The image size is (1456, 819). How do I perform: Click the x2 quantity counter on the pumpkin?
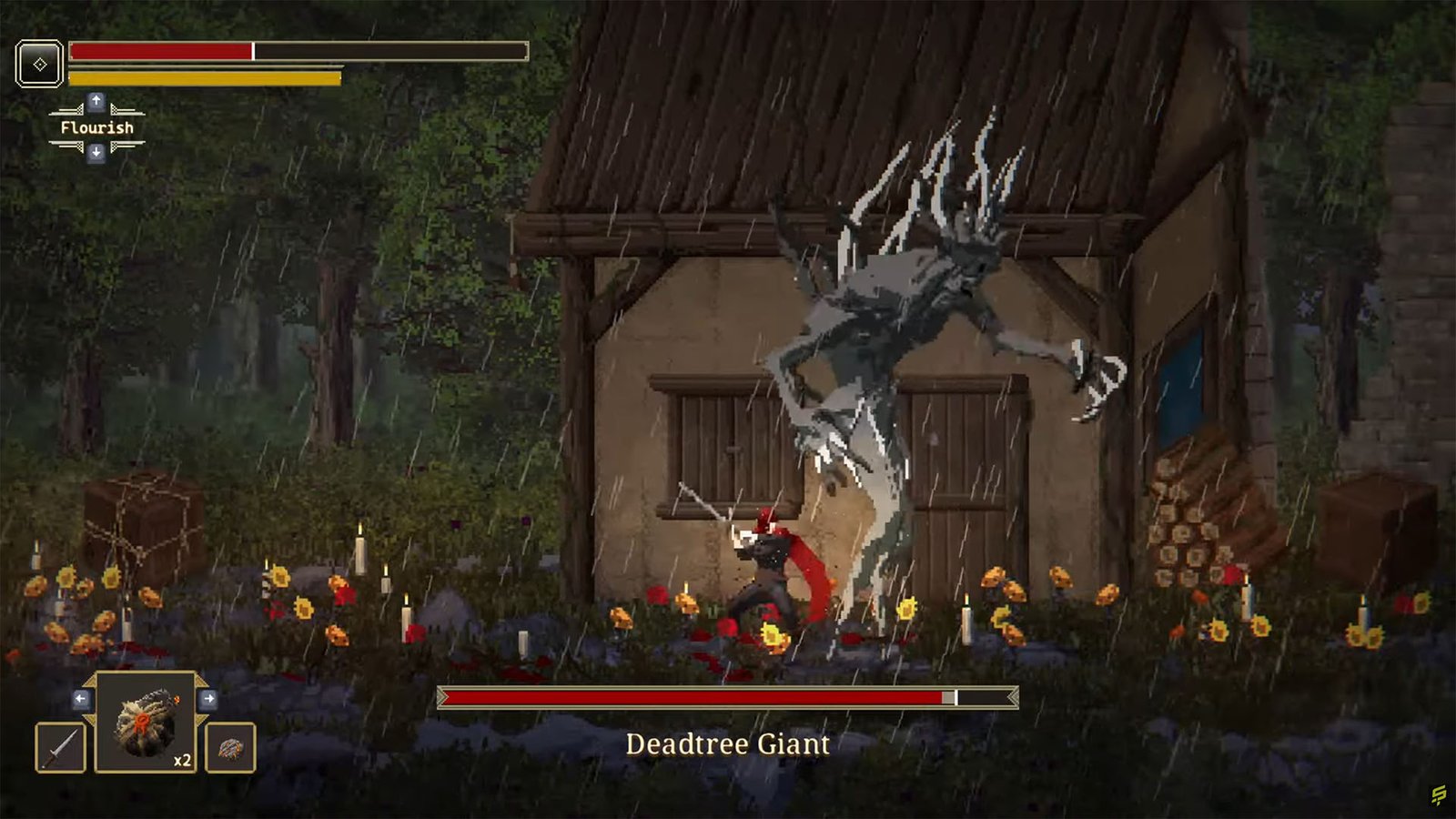point(182,760)
